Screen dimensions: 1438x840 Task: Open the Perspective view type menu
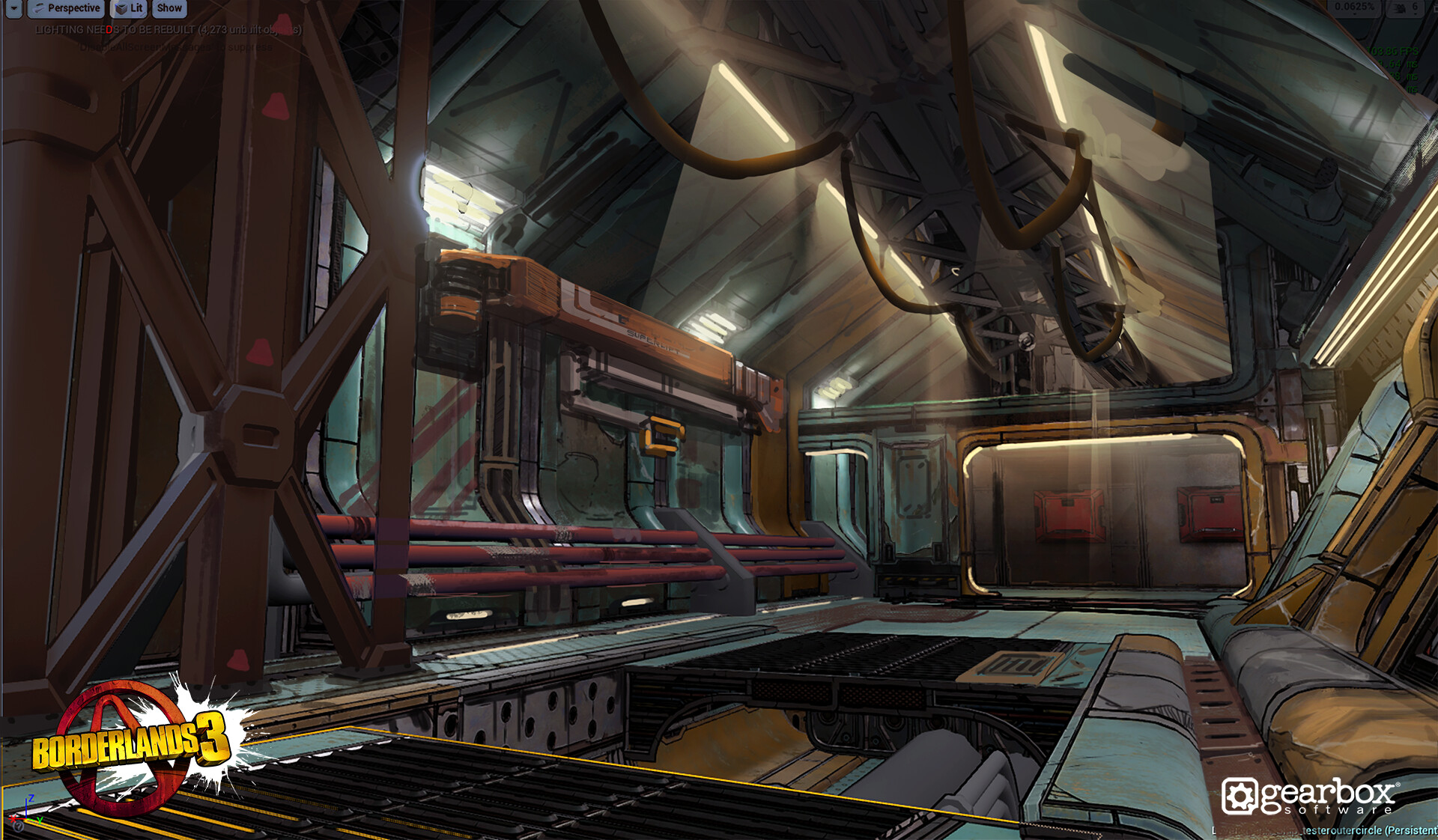[66, 8]
